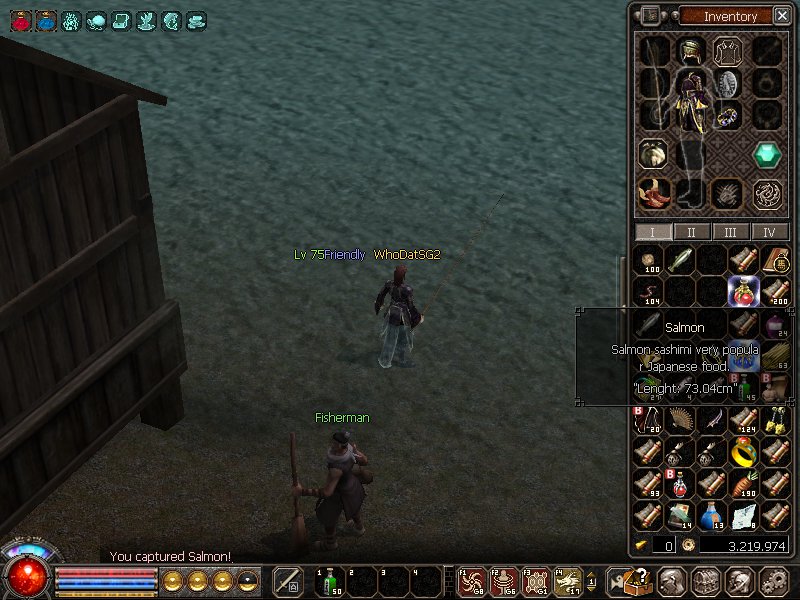Click the red bag icon at top-left
The width and height of the screenshot is (800, 600).
21,20
